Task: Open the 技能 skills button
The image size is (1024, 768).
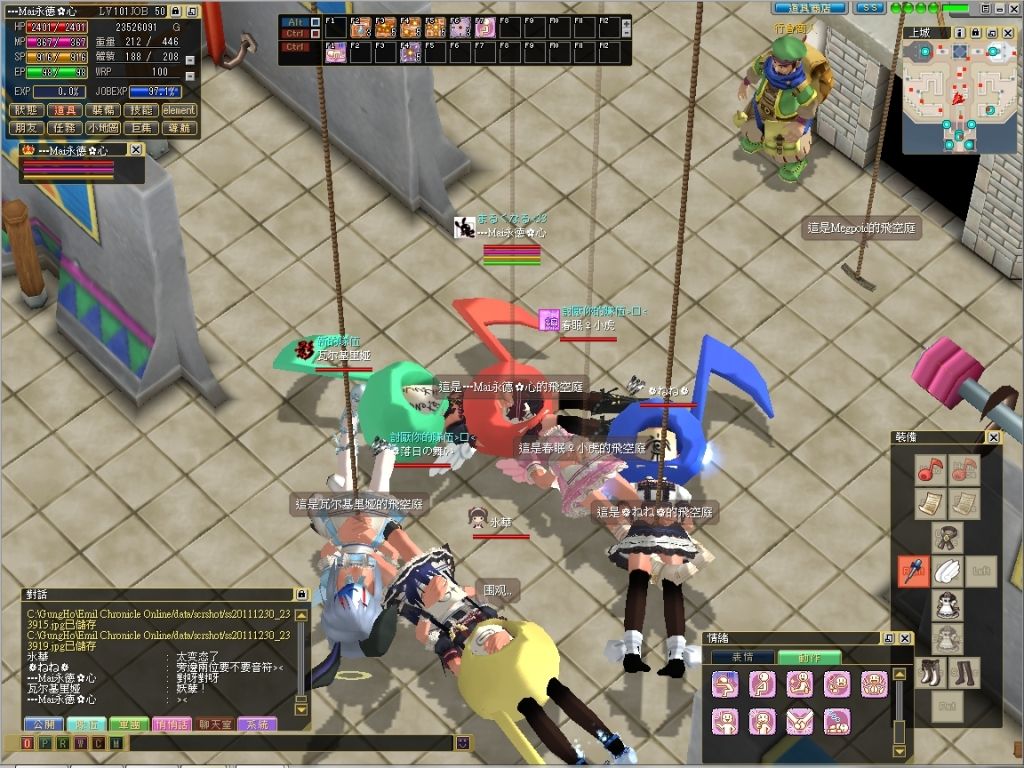Action: (141, 110)
